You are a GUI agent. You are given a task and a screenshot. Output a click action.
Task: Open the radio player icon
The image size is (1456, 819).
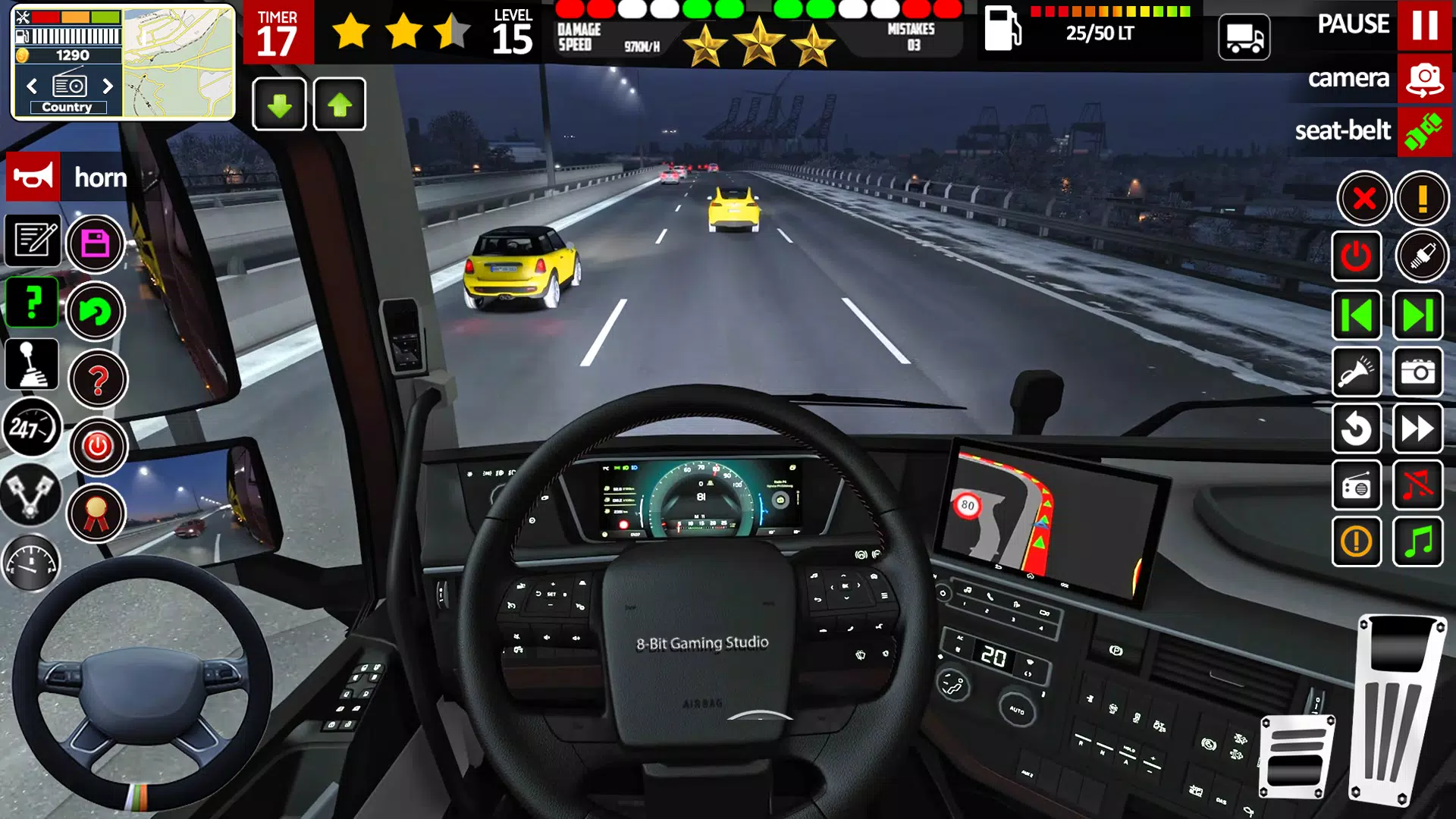tap(1357, 486)
